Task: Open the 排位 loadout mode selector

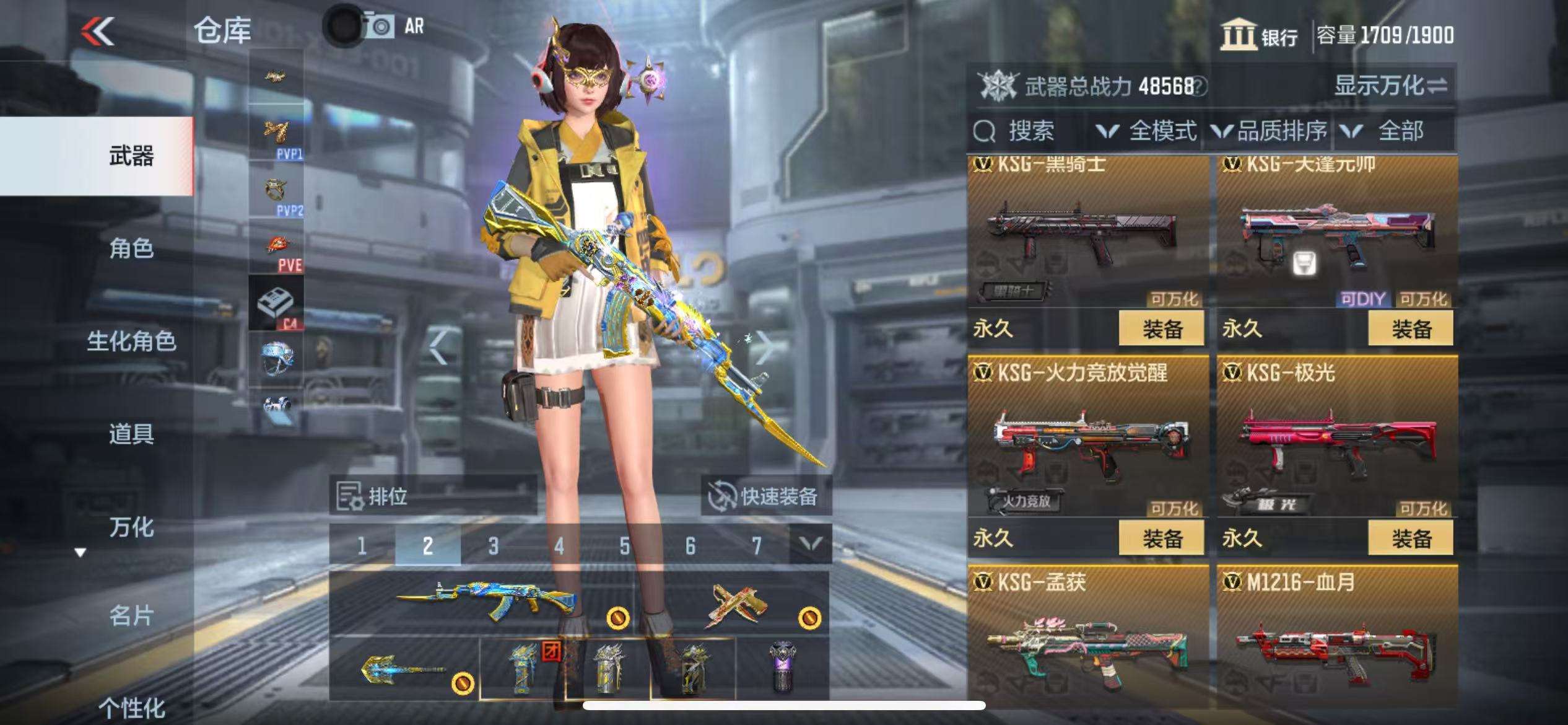Action: click(432, 496)
